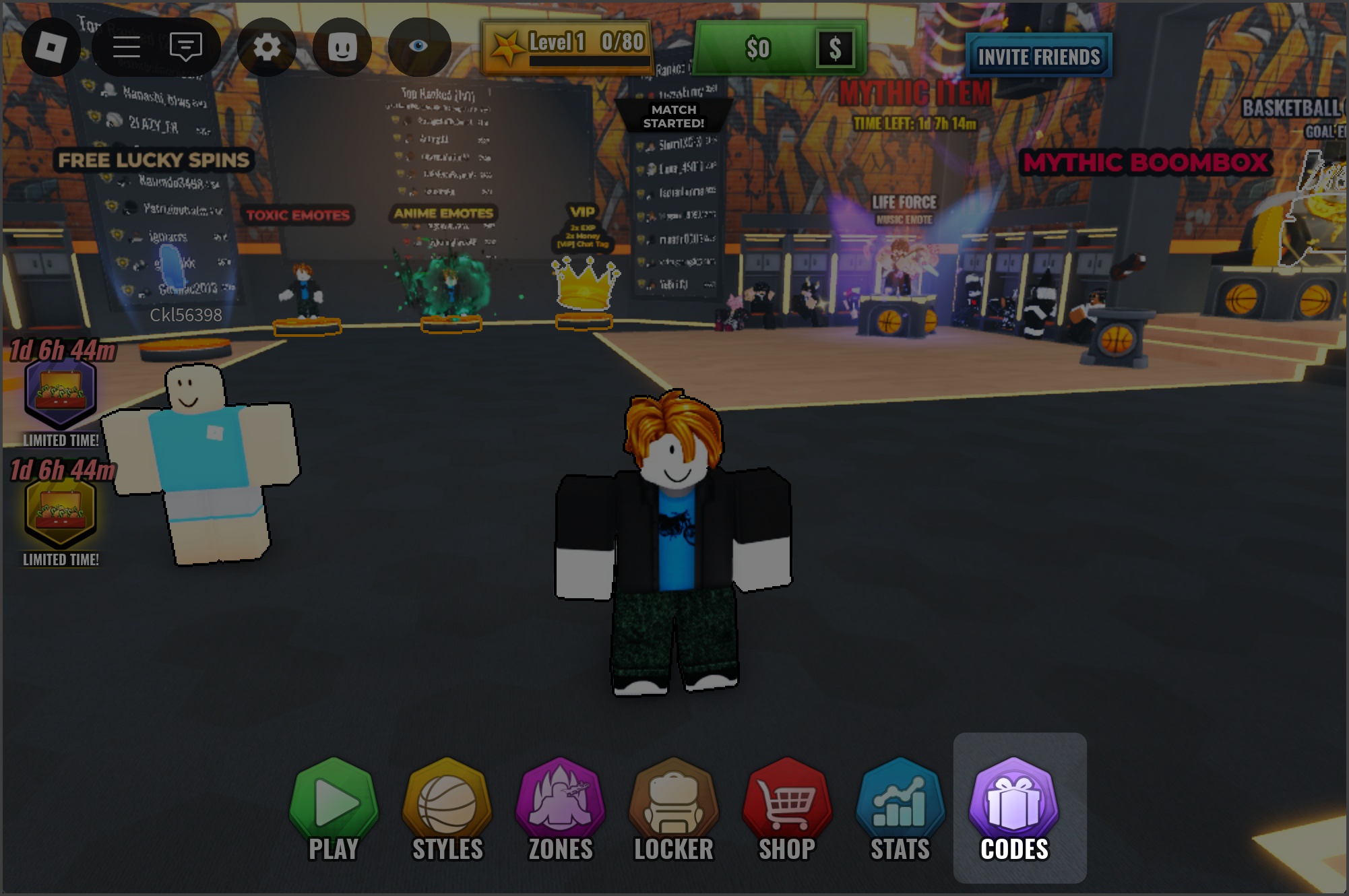1349x896 pixels.
Task: Open the gear settings
Action: pyautogui.click(x=267, y=47)
